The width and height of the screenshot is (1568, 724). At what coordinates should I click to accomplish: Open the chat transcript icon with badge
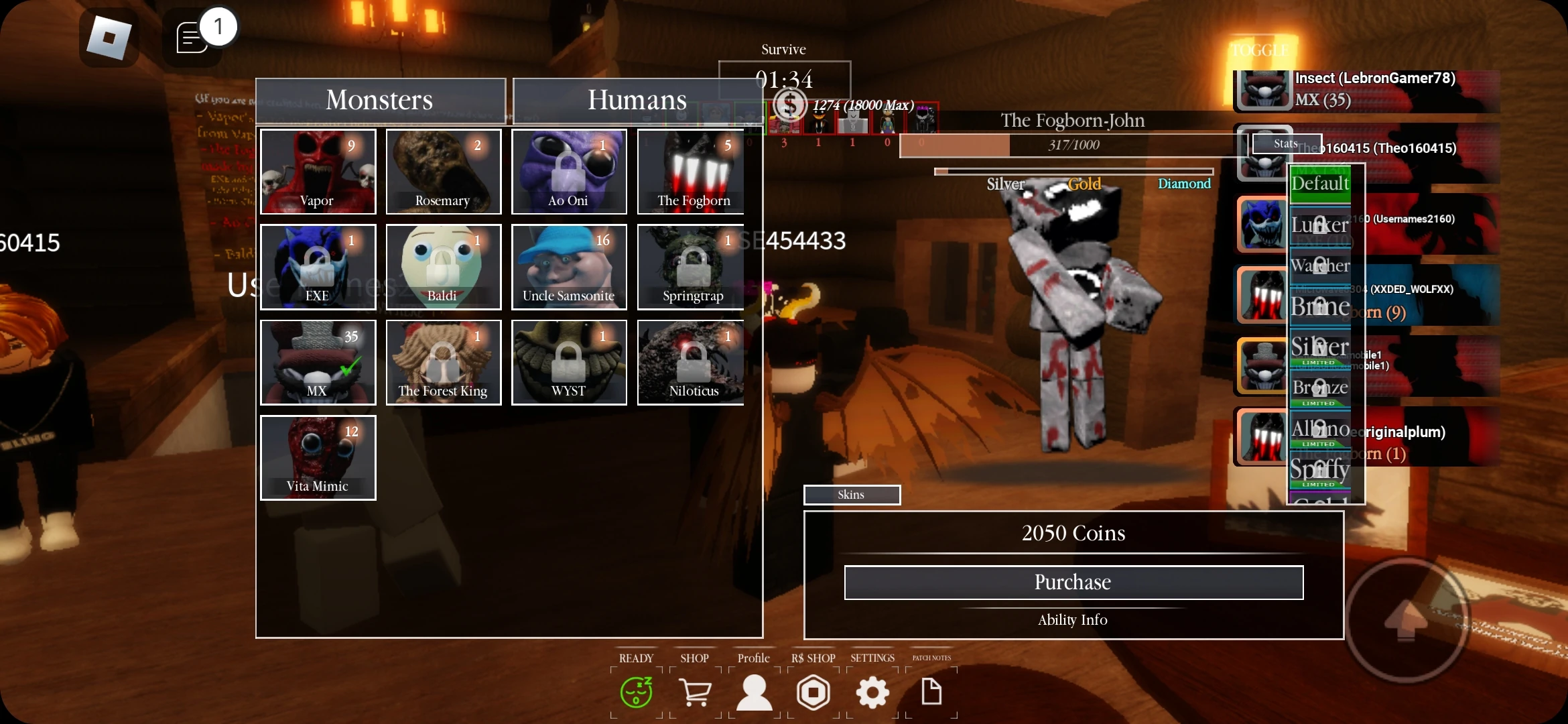(x=193, y=37)
